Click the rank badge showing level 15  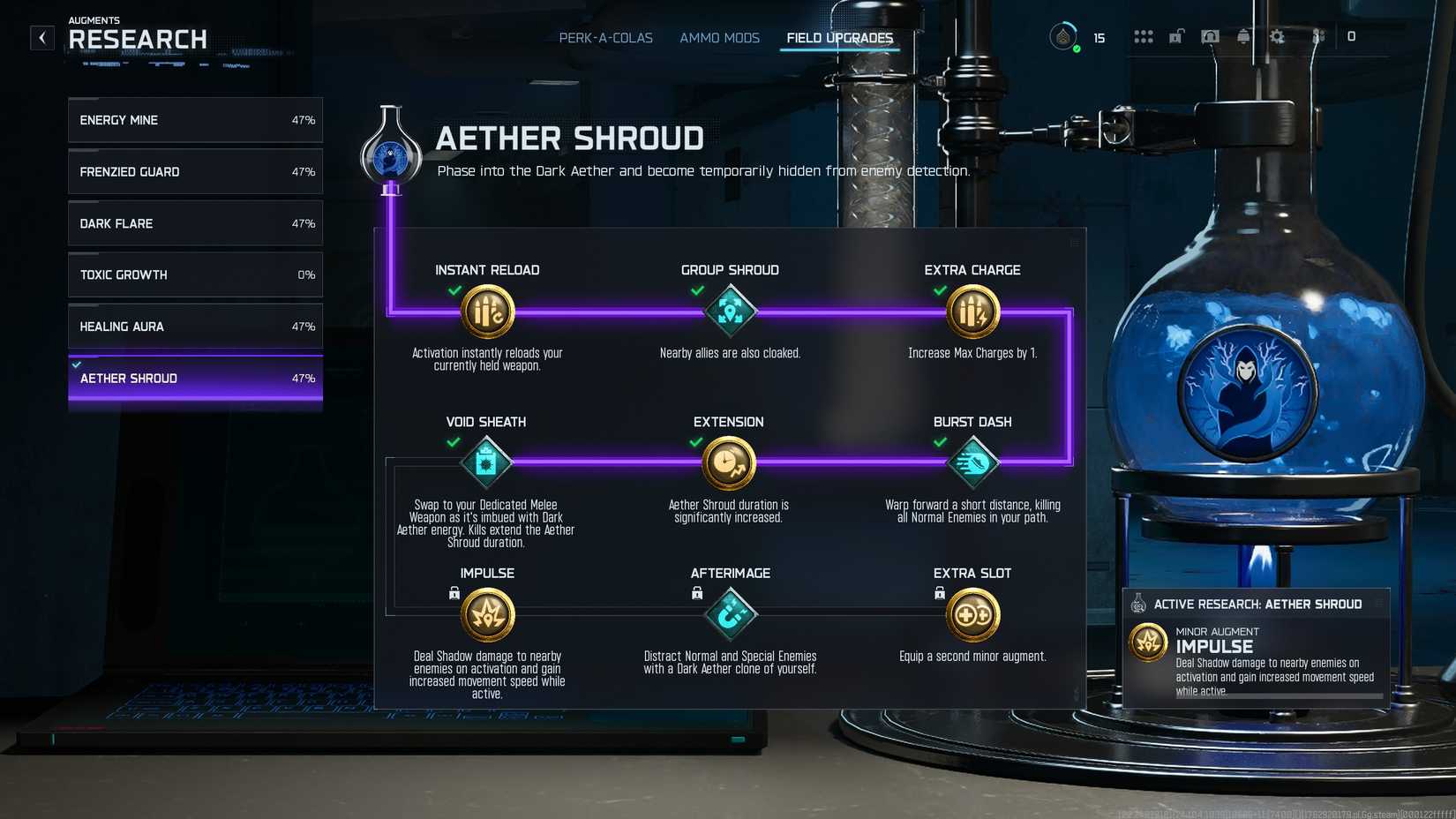click(1063, 37)
